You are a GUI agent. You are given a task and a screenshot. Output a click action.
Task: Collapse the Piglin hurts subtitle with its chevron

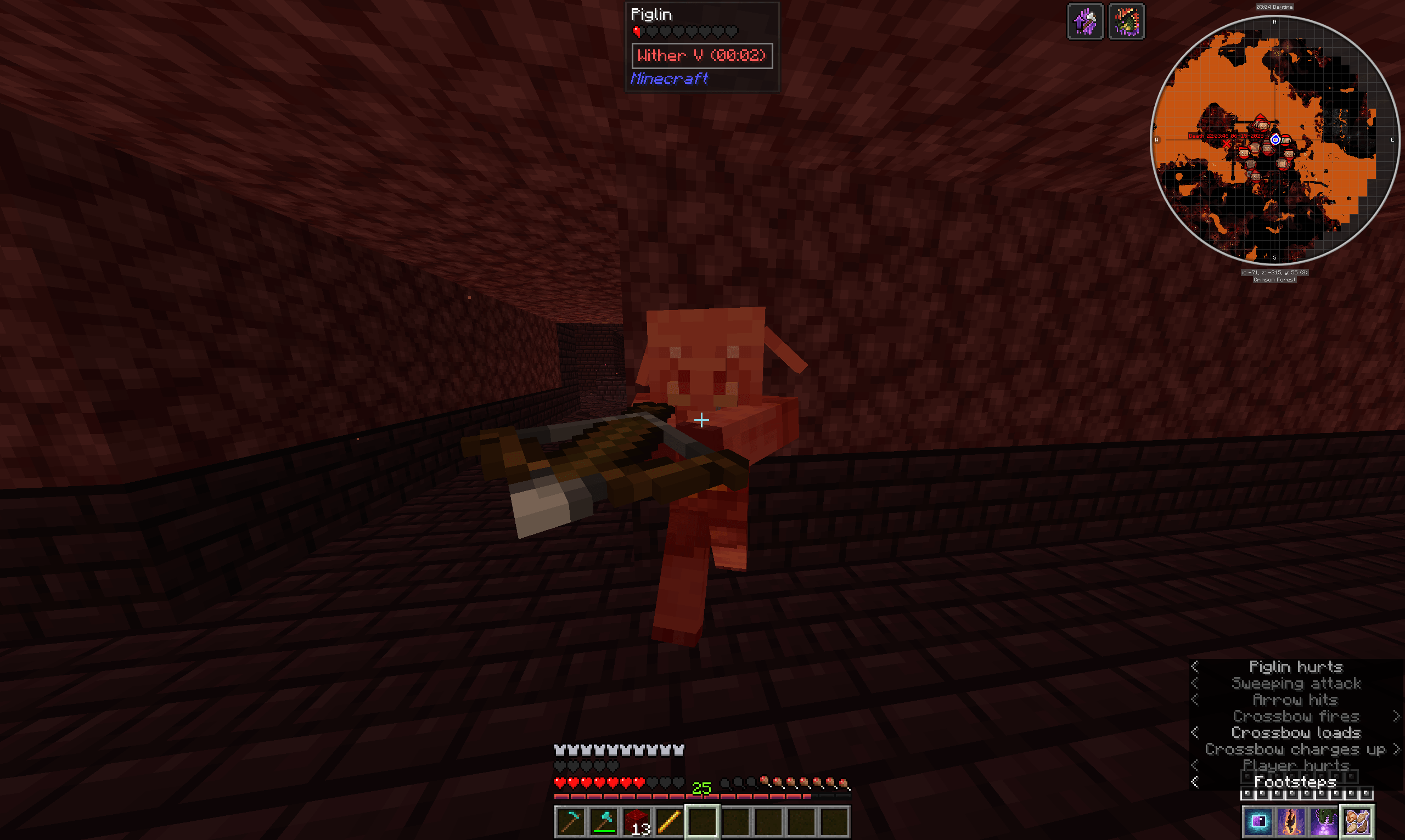tap(1194, 667)
